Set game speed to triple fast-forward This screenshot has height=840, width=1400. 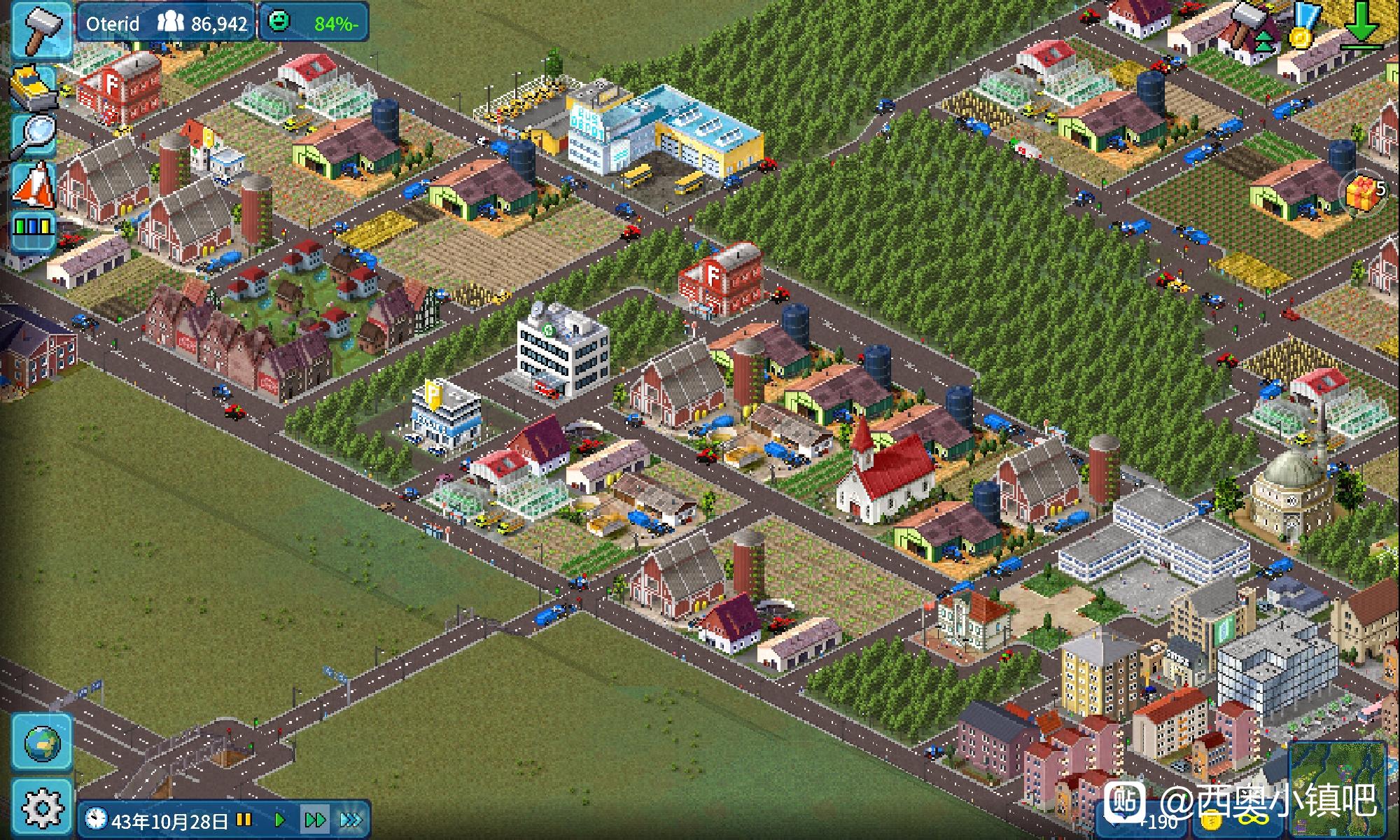(x=351, y=820)
